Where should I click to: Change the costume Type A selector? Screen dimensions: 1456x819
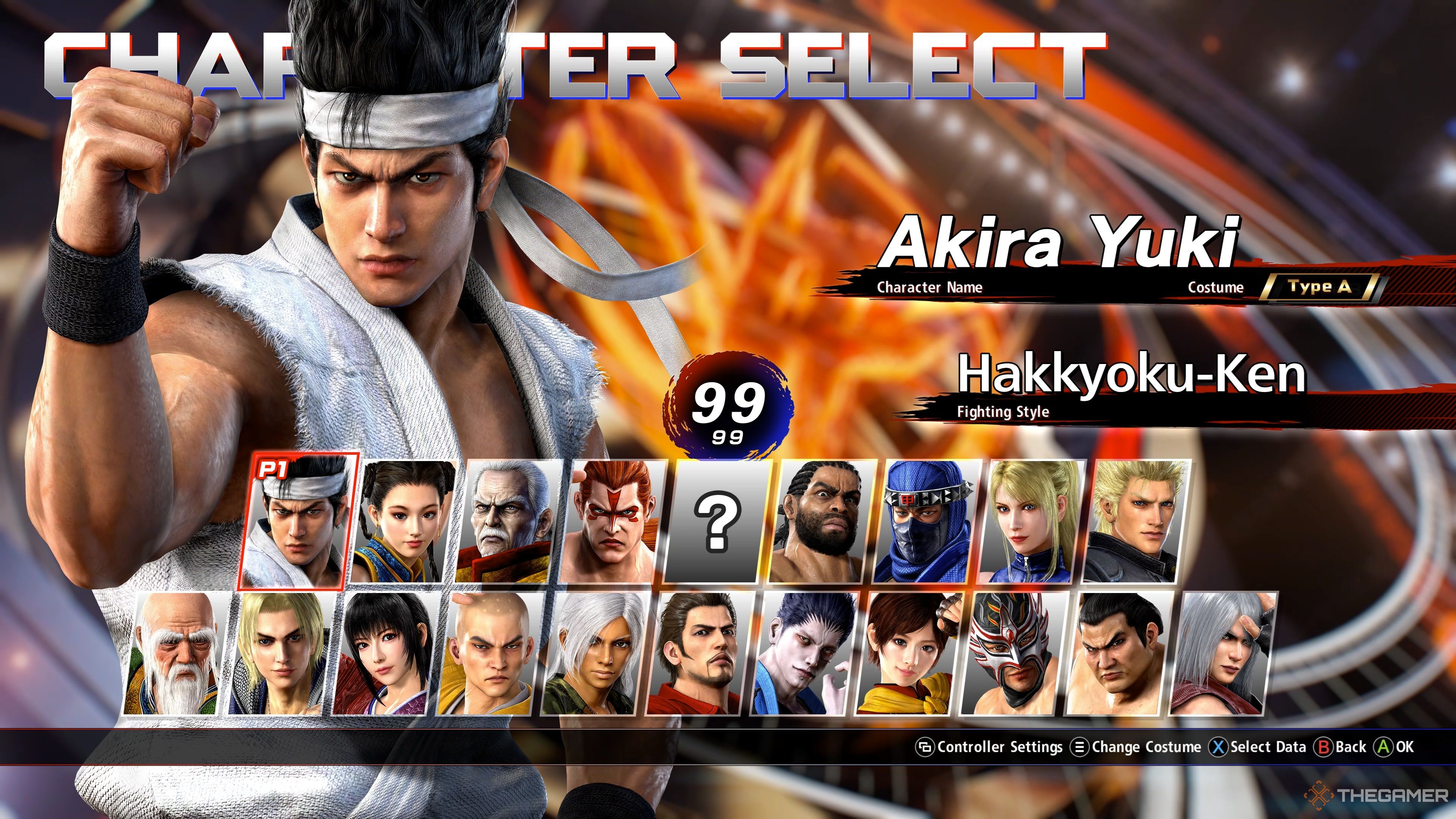pyautogui.click(x=1320, y=287)
